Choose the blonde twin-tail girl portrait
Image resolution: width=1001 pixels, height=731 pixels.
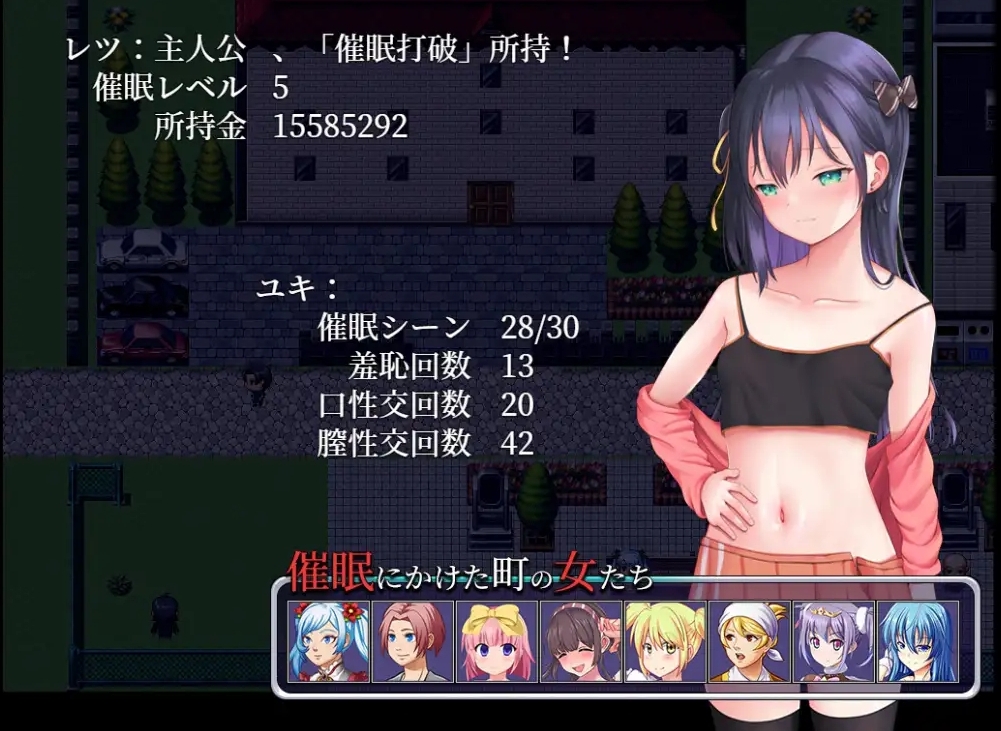click(x=665, y=641)
